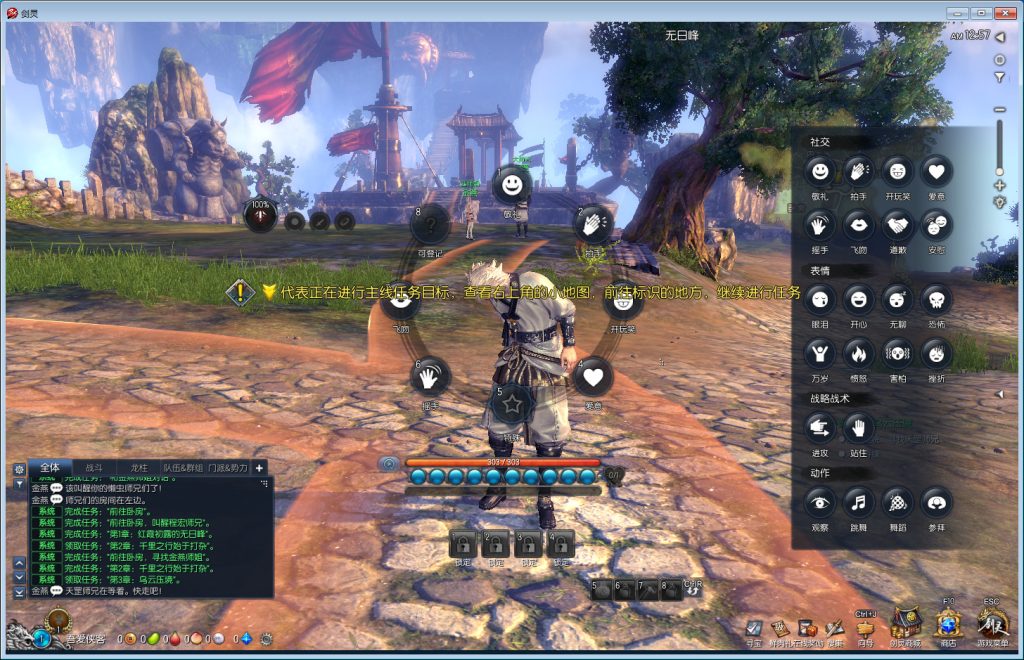This screenshot has width=1024, height=660.
Task: Open the 龙柱 chat tab
Action: [138, 467]
